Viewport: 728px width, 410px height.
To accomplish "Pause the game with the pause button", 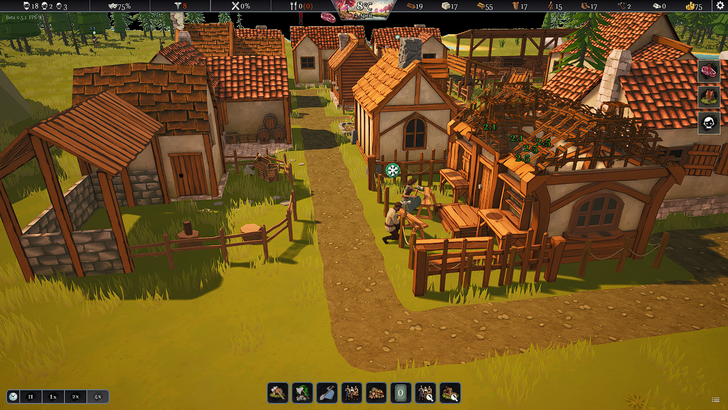I will click(x=31, y=397).
